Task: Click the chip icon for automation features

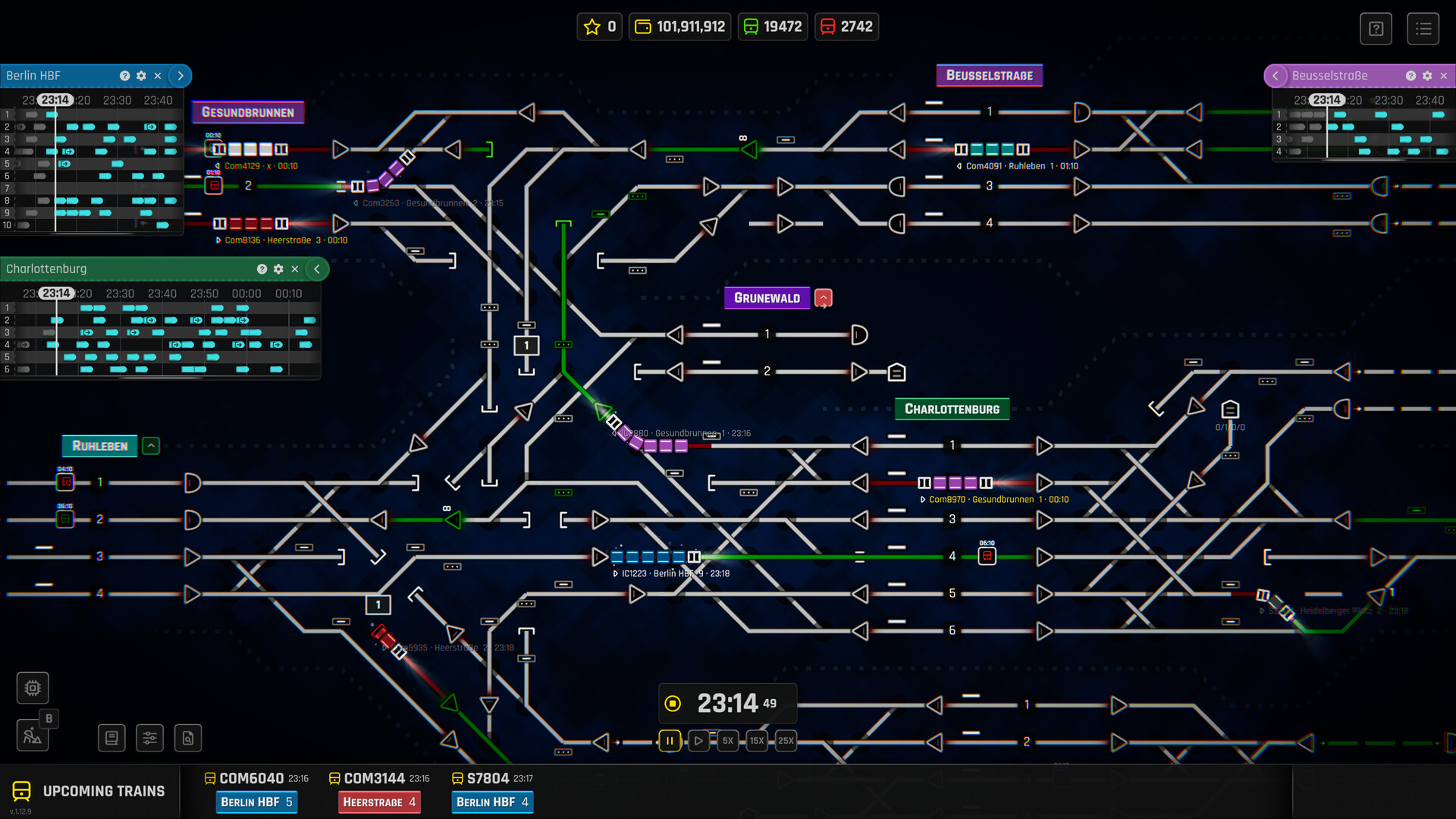Action: [x=32, y=688]
